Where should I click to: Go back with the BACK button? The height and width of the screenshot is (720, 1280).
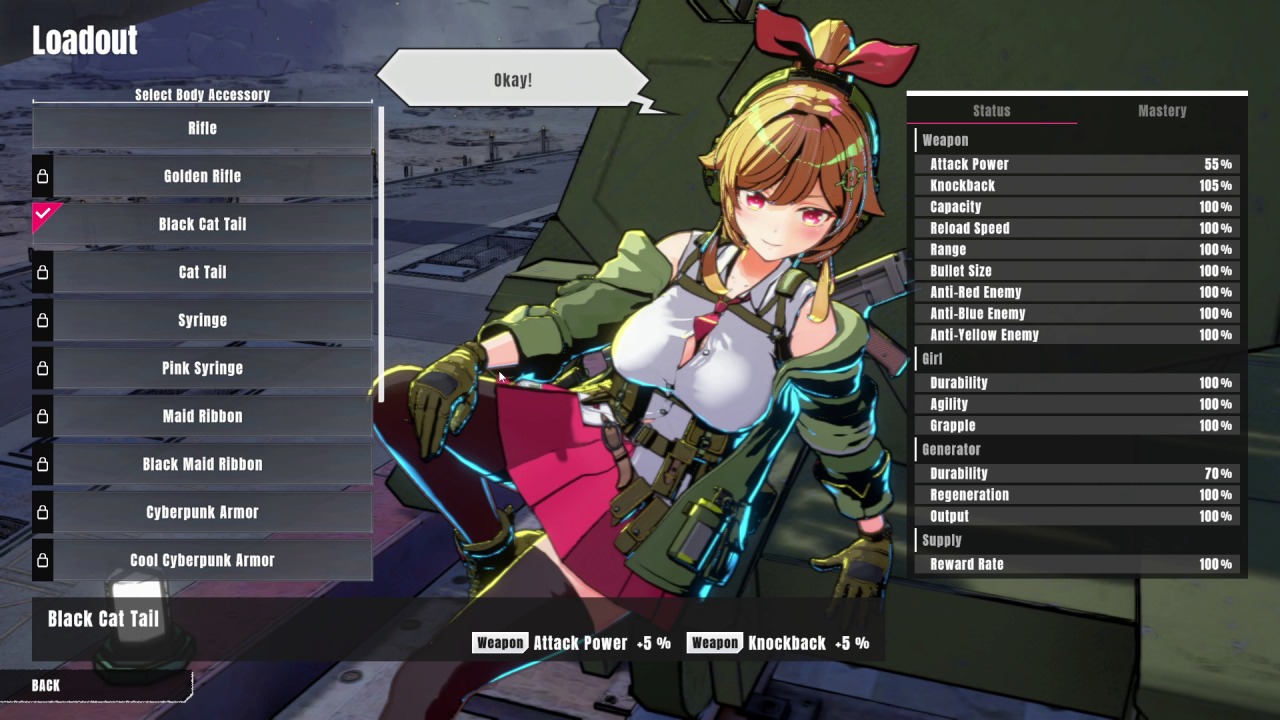tap(46, 685)
